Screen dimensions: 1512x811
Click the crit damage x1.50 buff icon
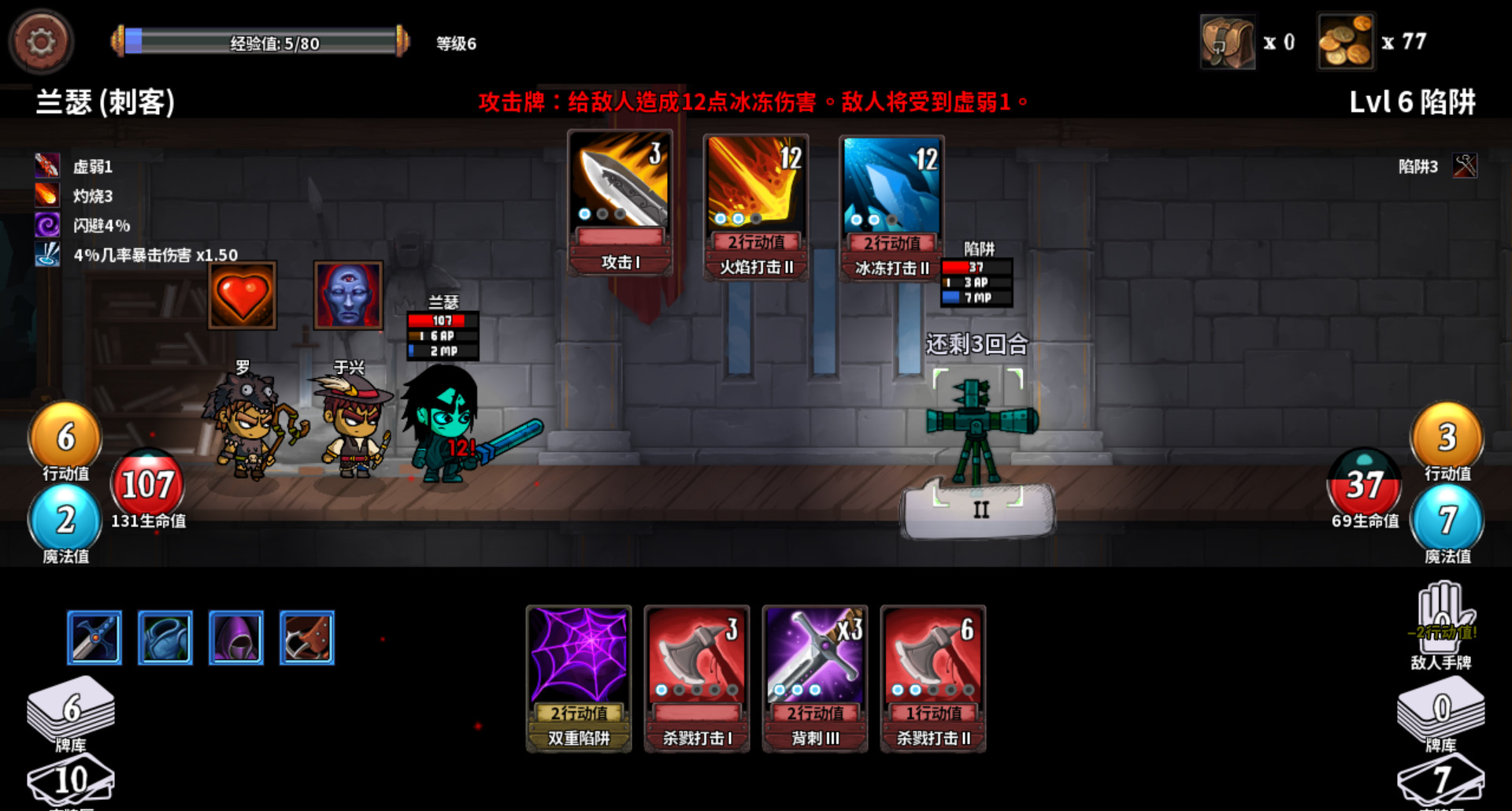coord(47,254)
